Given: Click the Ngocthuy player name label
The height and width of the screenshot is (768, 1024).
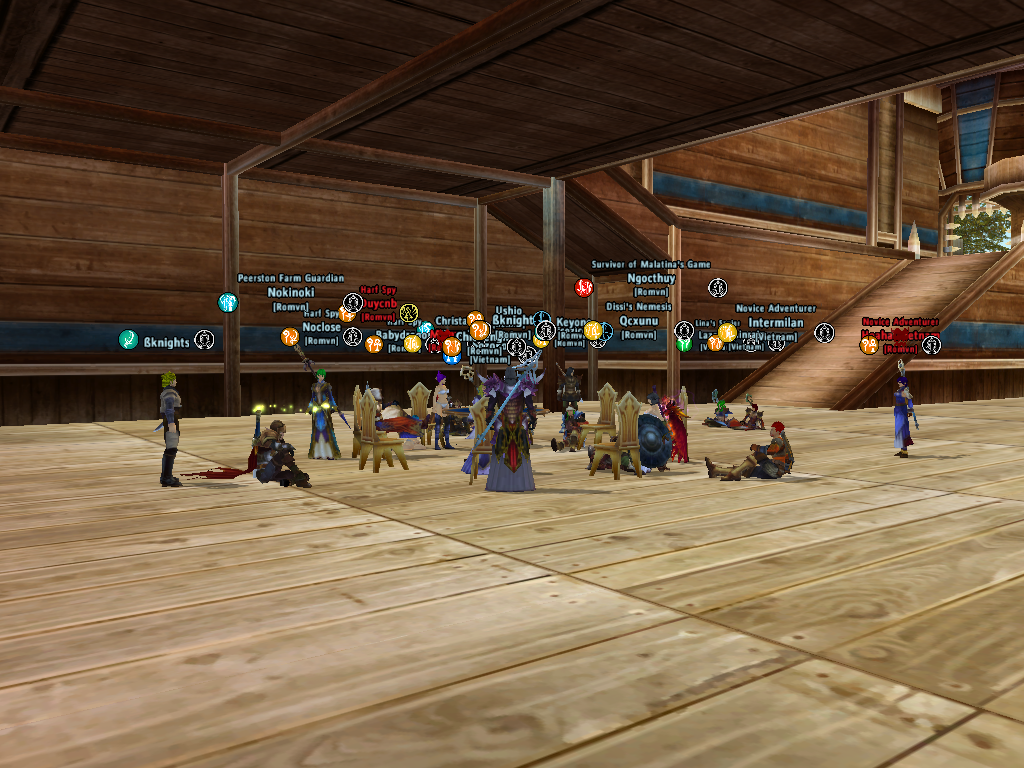Looking at the screenshot, I should pos(651,278).
